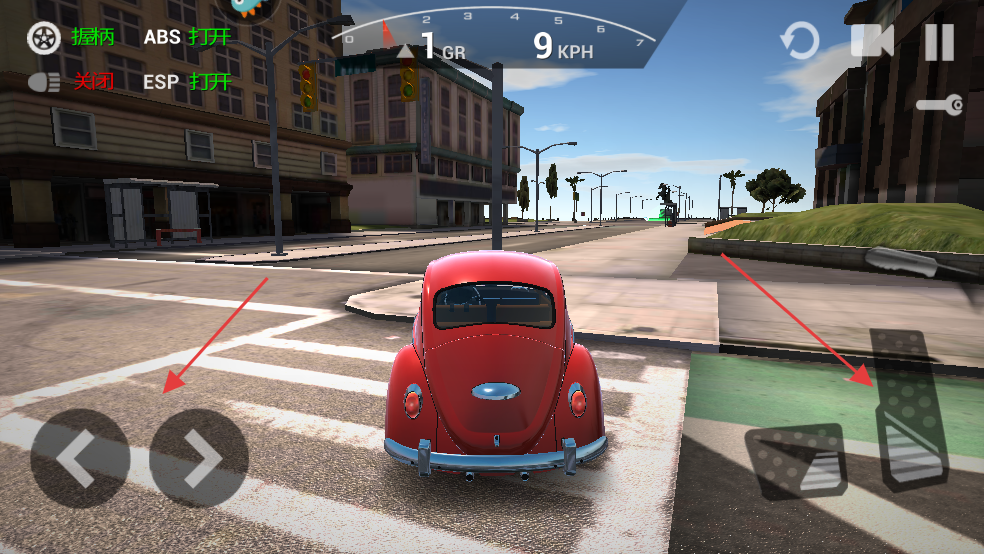Toggle the ESP setting
This screenshot has height=554, width=984.
[x=187, y=82]
